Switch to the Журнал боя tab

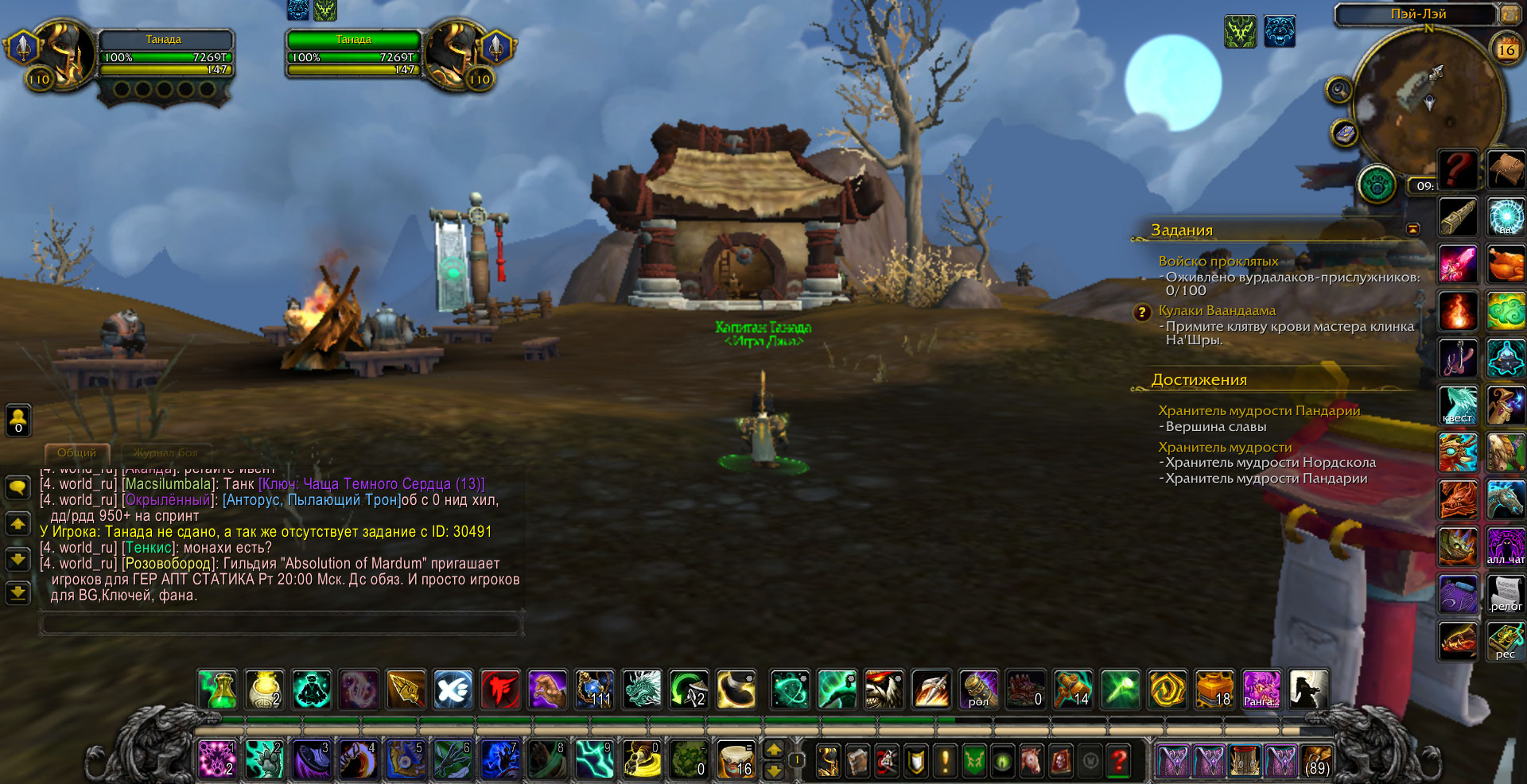pyautogui.click(x=165, y=452)
